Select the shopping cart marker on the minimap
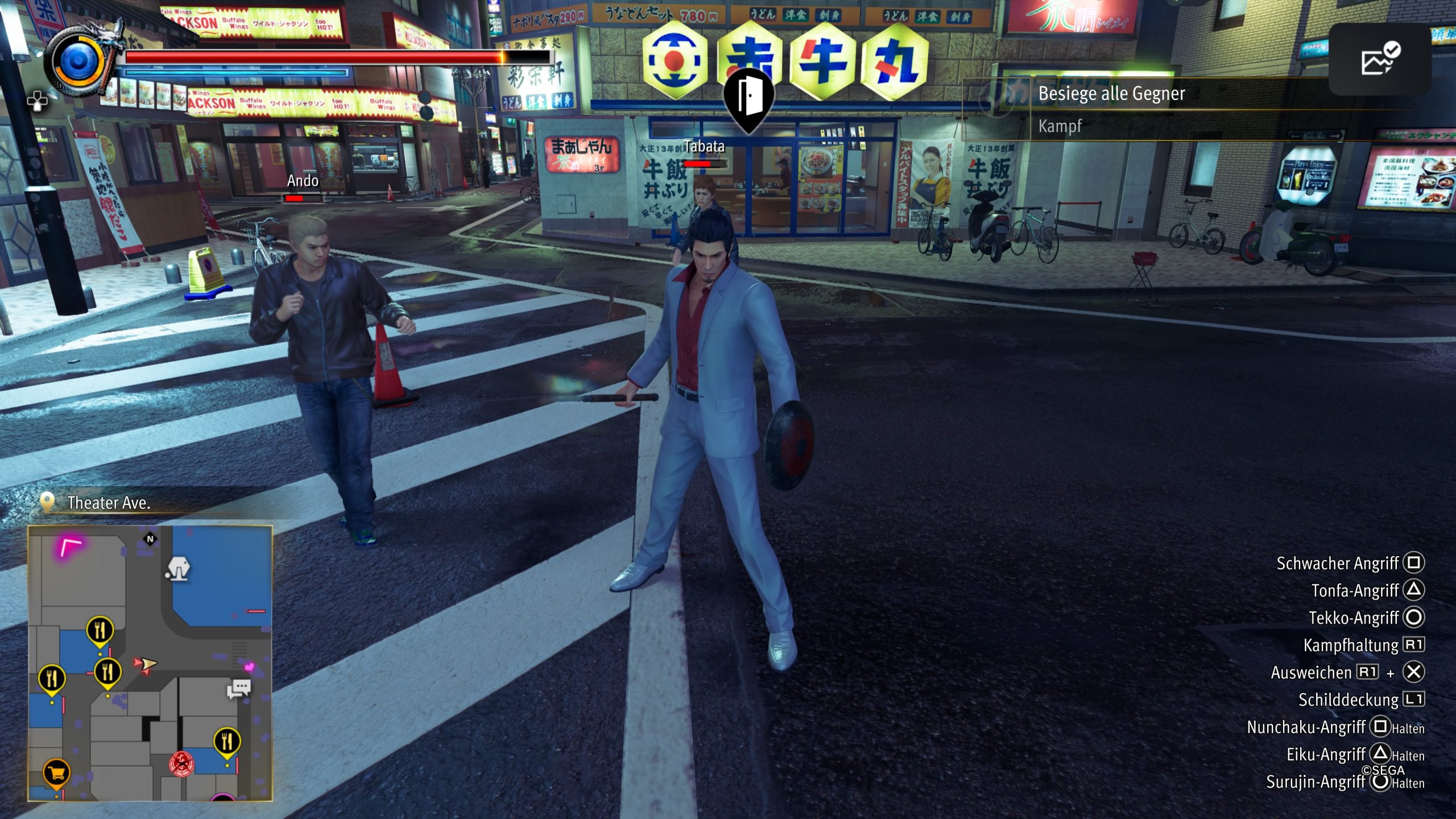Viewport: 1456px width, 819px height. pyautogui.click(x=56, y=773)
